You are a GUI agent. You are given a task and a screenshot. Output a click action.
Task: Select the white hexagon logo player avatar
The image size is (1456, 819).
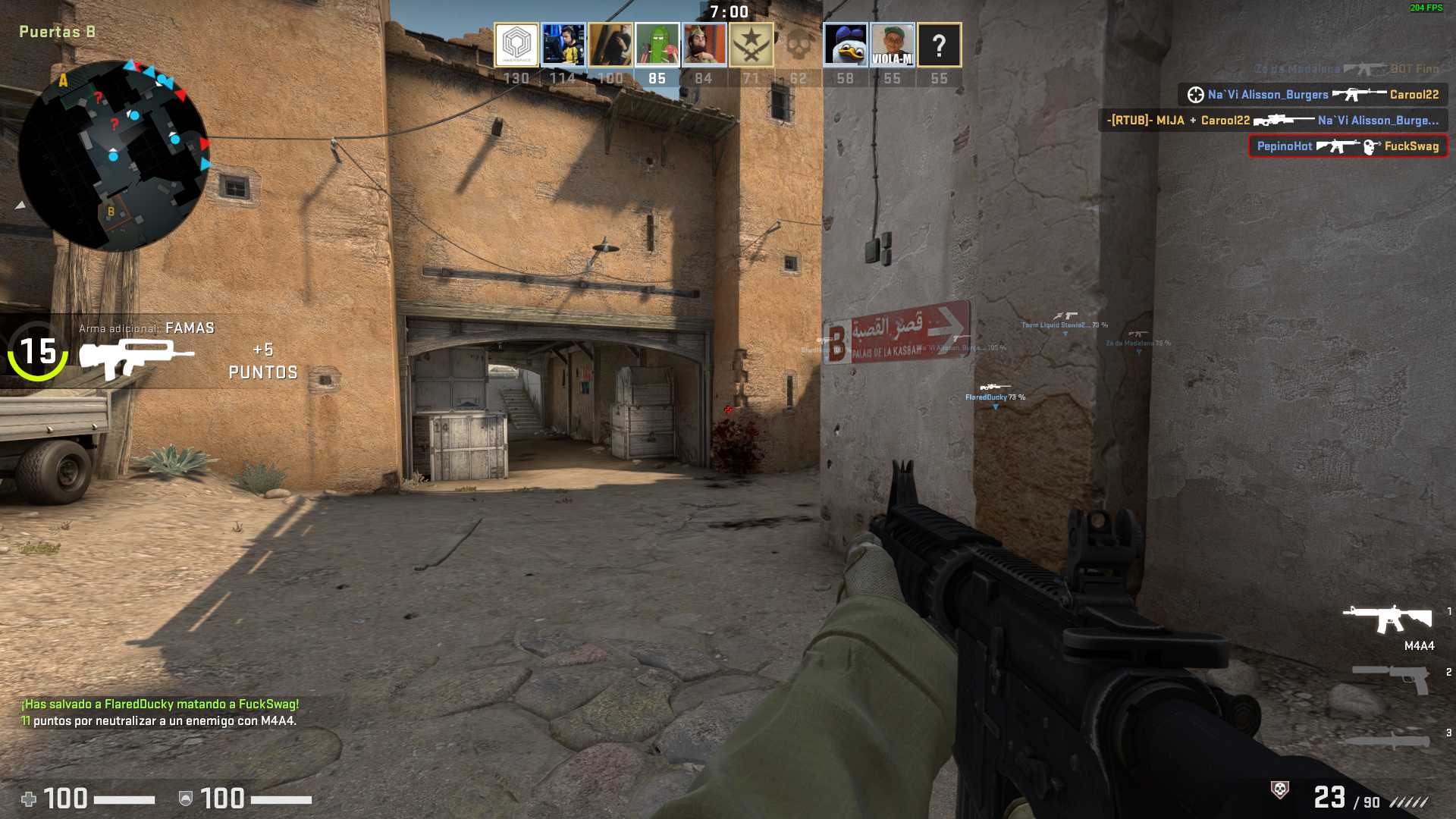516,45
